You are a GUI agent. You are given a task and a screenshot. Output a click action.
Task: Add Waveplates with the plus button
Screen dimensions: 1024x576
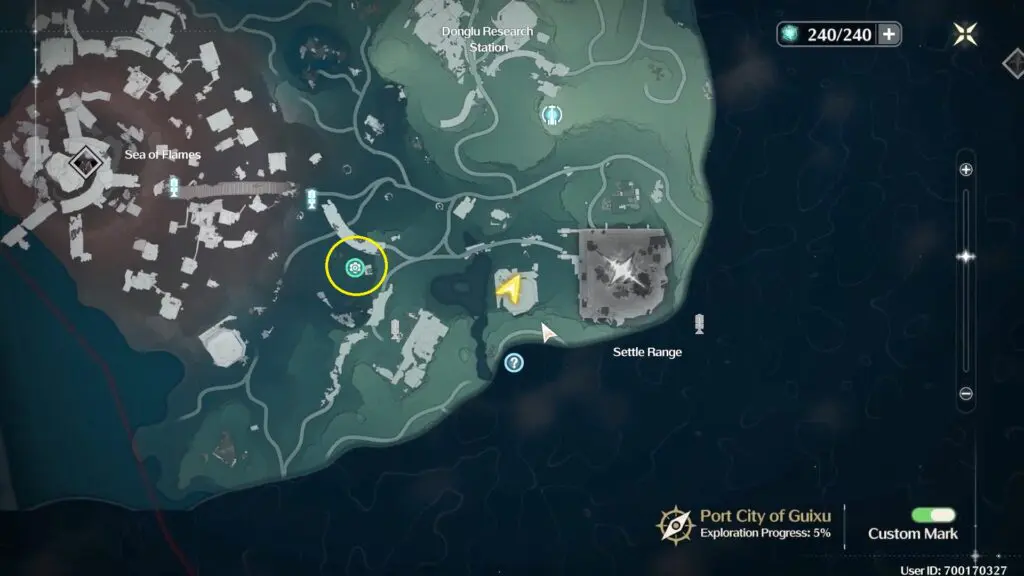(x=888, y=34)
